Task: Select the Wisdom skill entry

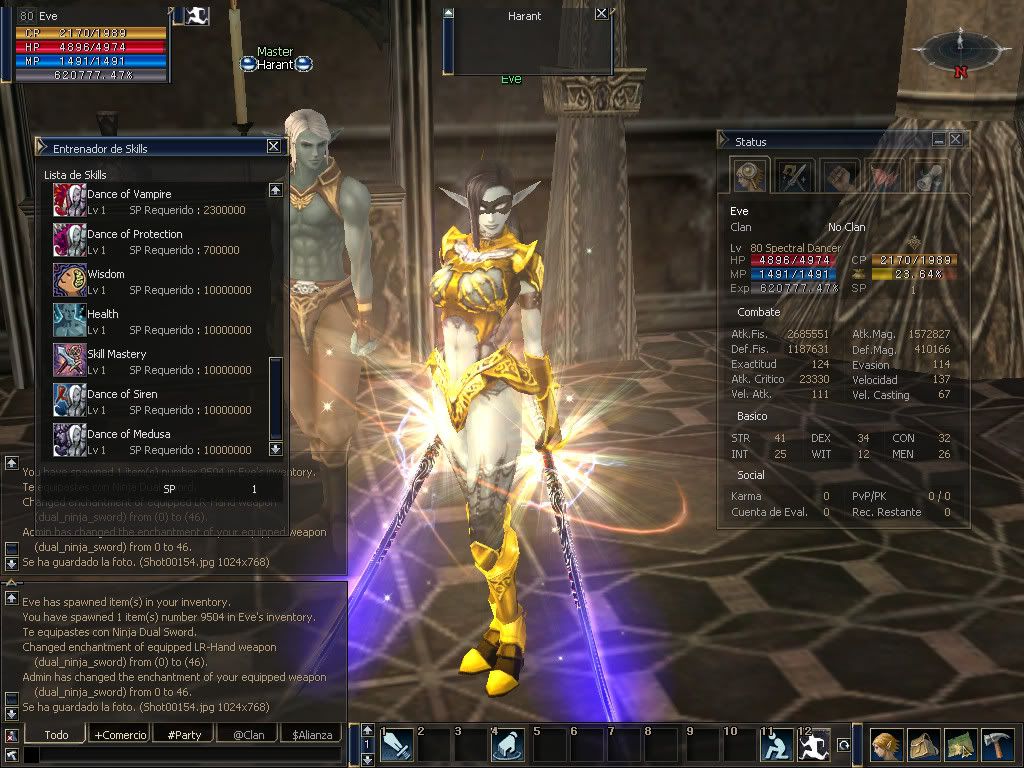Action: [106, 274]
